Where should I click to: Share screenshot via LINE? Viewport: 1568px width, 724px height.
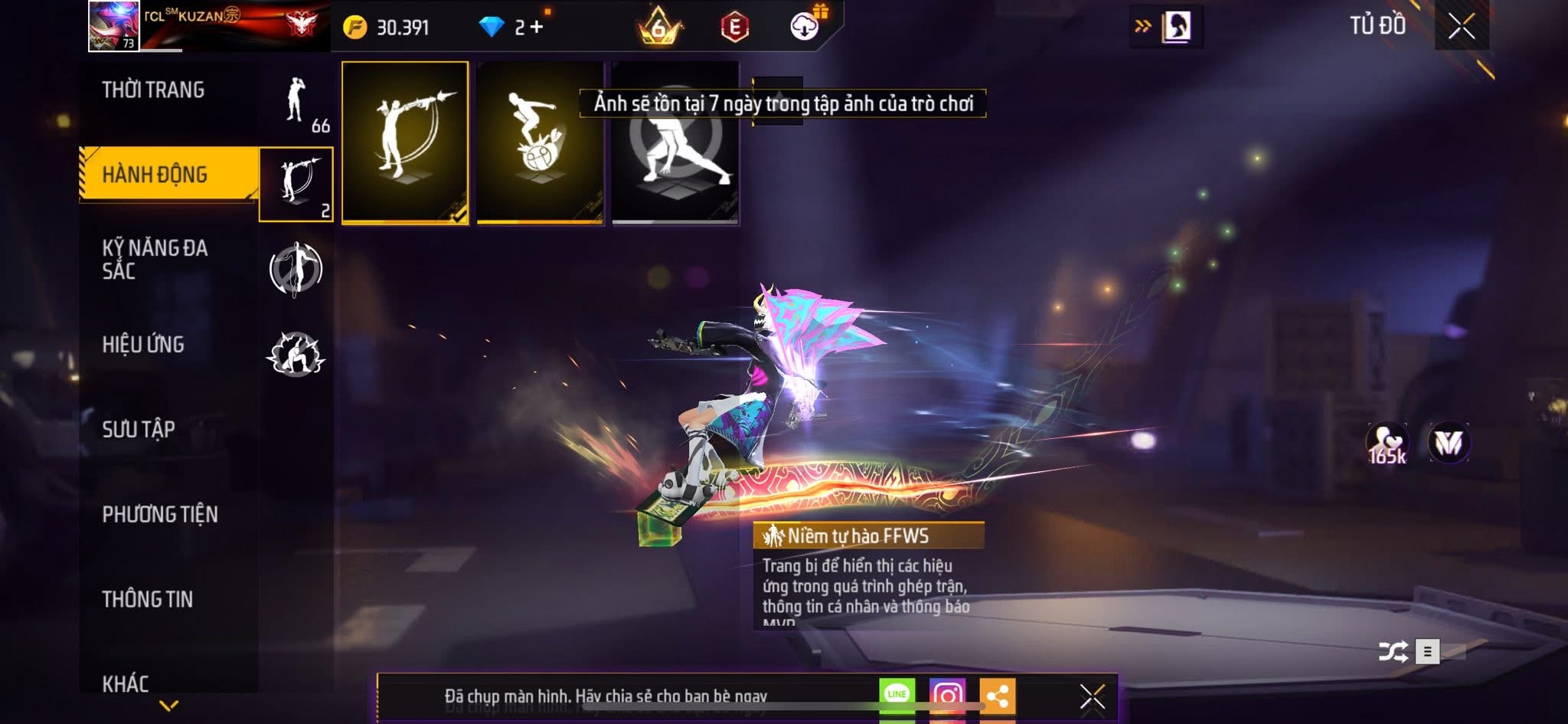click(x=897, y=694)
